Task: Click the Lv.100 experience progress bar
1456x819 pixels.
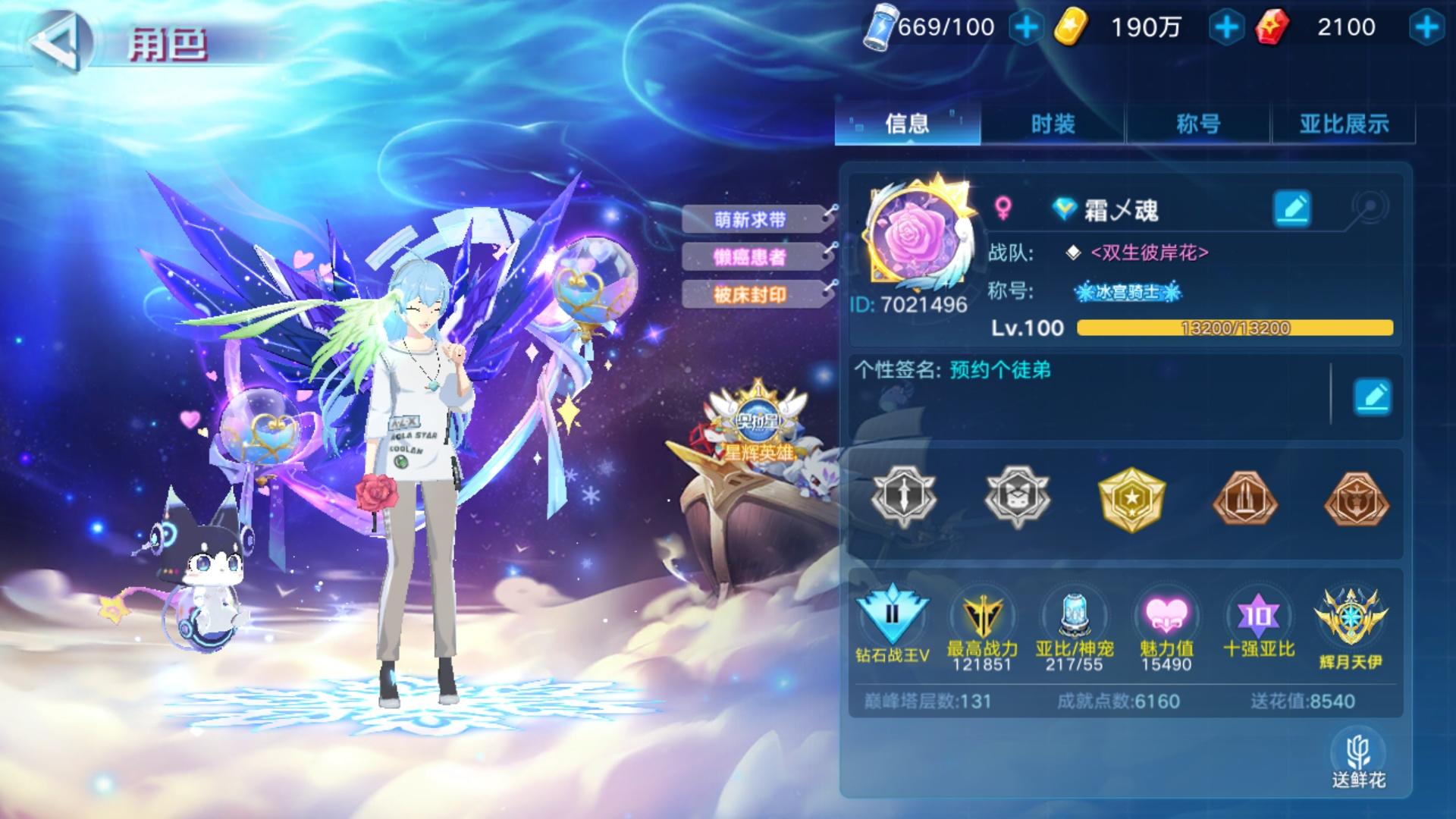Action: coord(1235,328)
